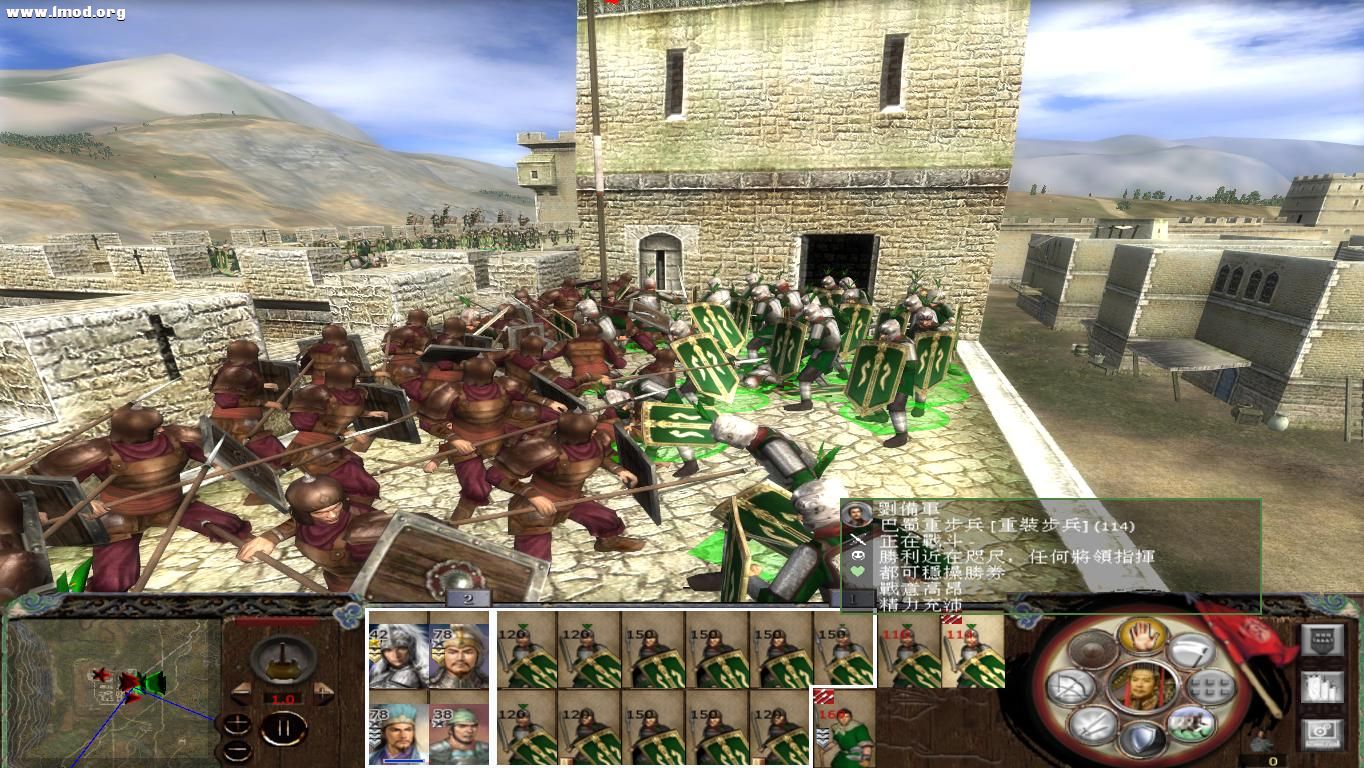Select the melee attack halberd icon
The image size is (1364, 768).
point(1188,650)
